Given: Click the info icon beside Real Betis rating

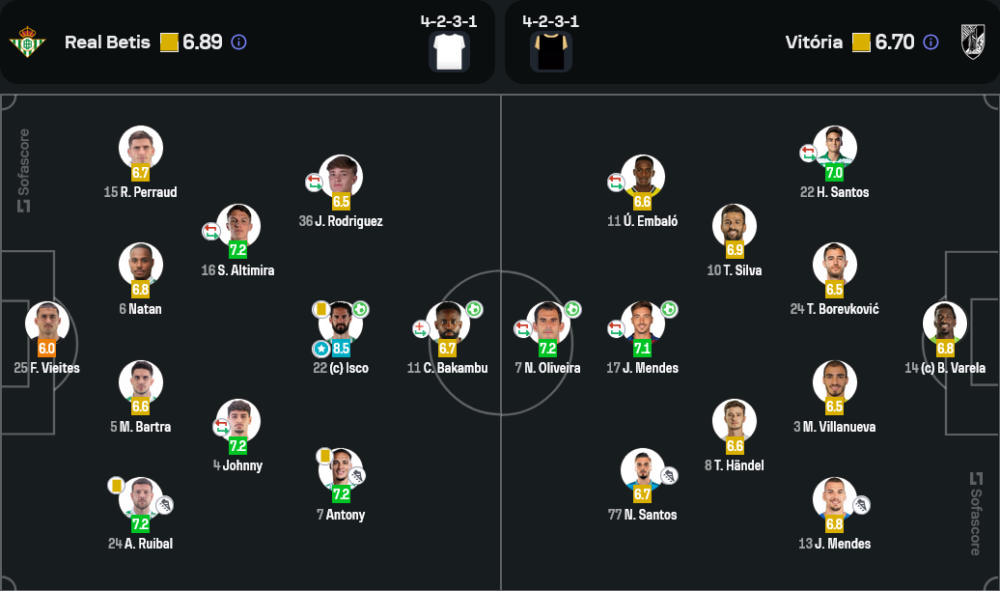Looking at the screenshot, I should coord(239,42).
